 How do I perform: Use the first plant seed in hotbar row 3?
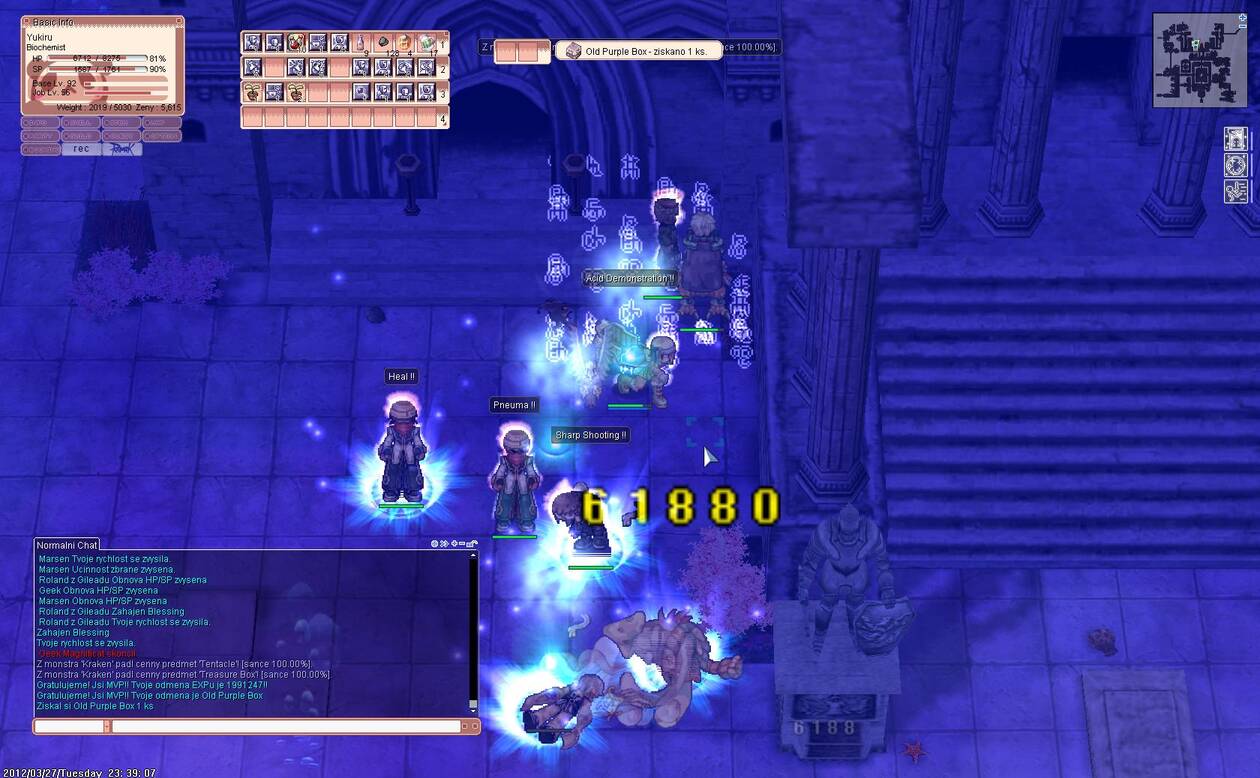point(252,92)
